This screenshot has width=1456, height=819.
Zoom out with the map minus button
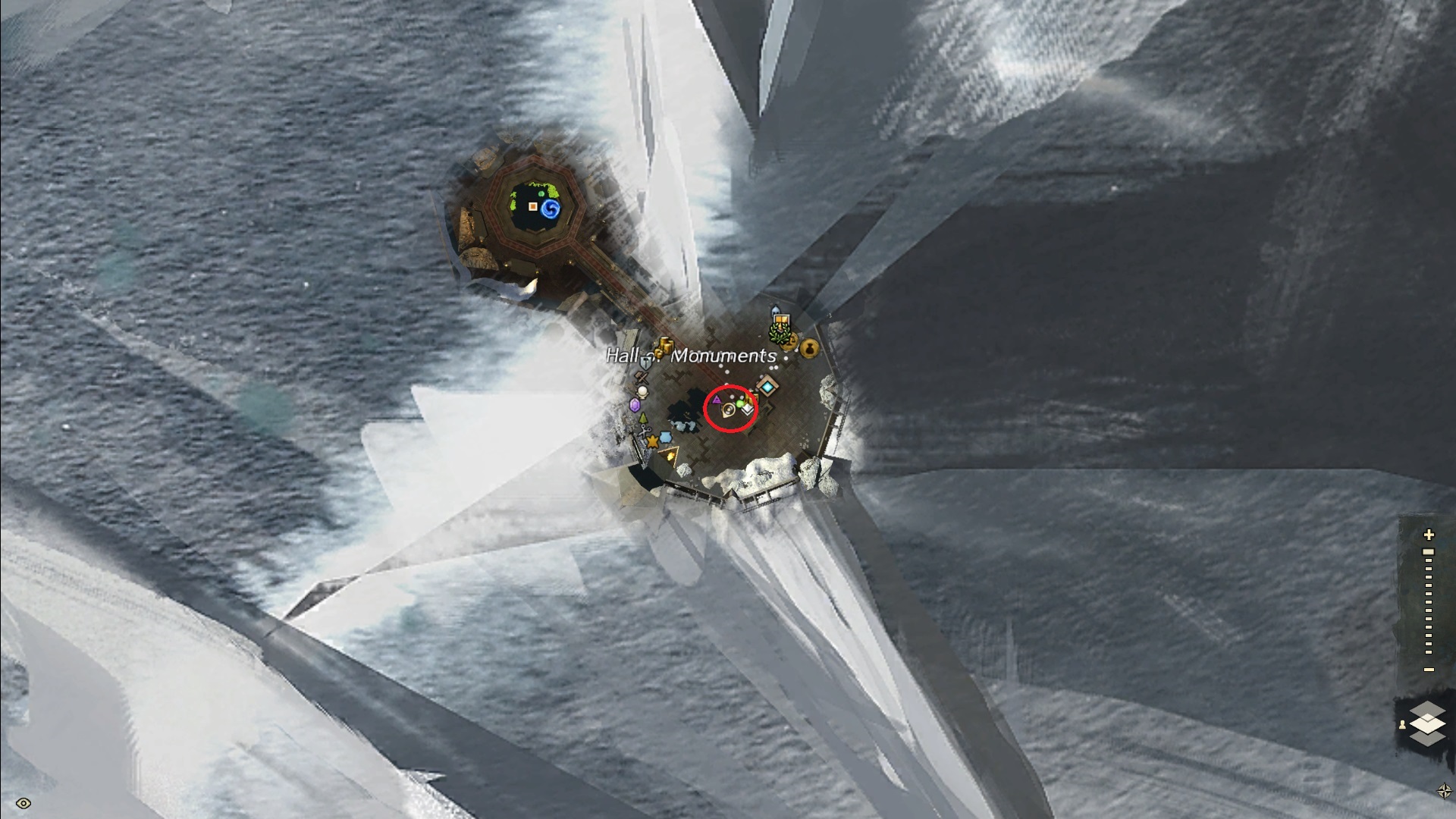1429,670
